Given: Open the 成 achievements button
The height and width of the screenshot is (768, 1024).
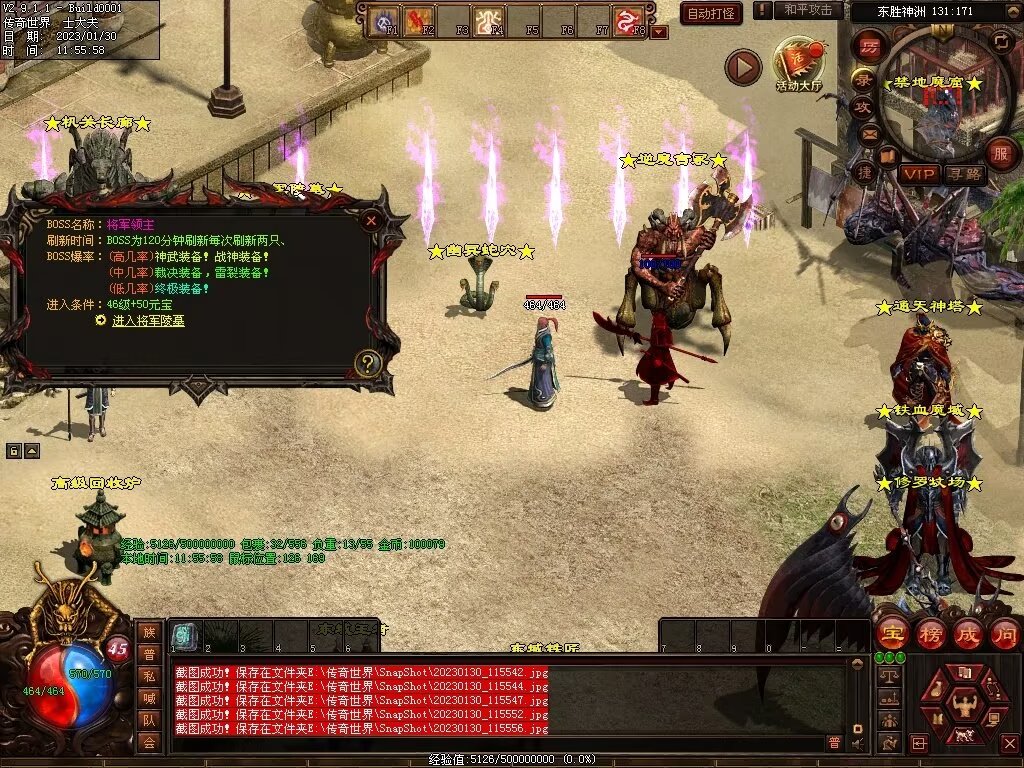Looking at the screenshot, I should pos(968,633).
